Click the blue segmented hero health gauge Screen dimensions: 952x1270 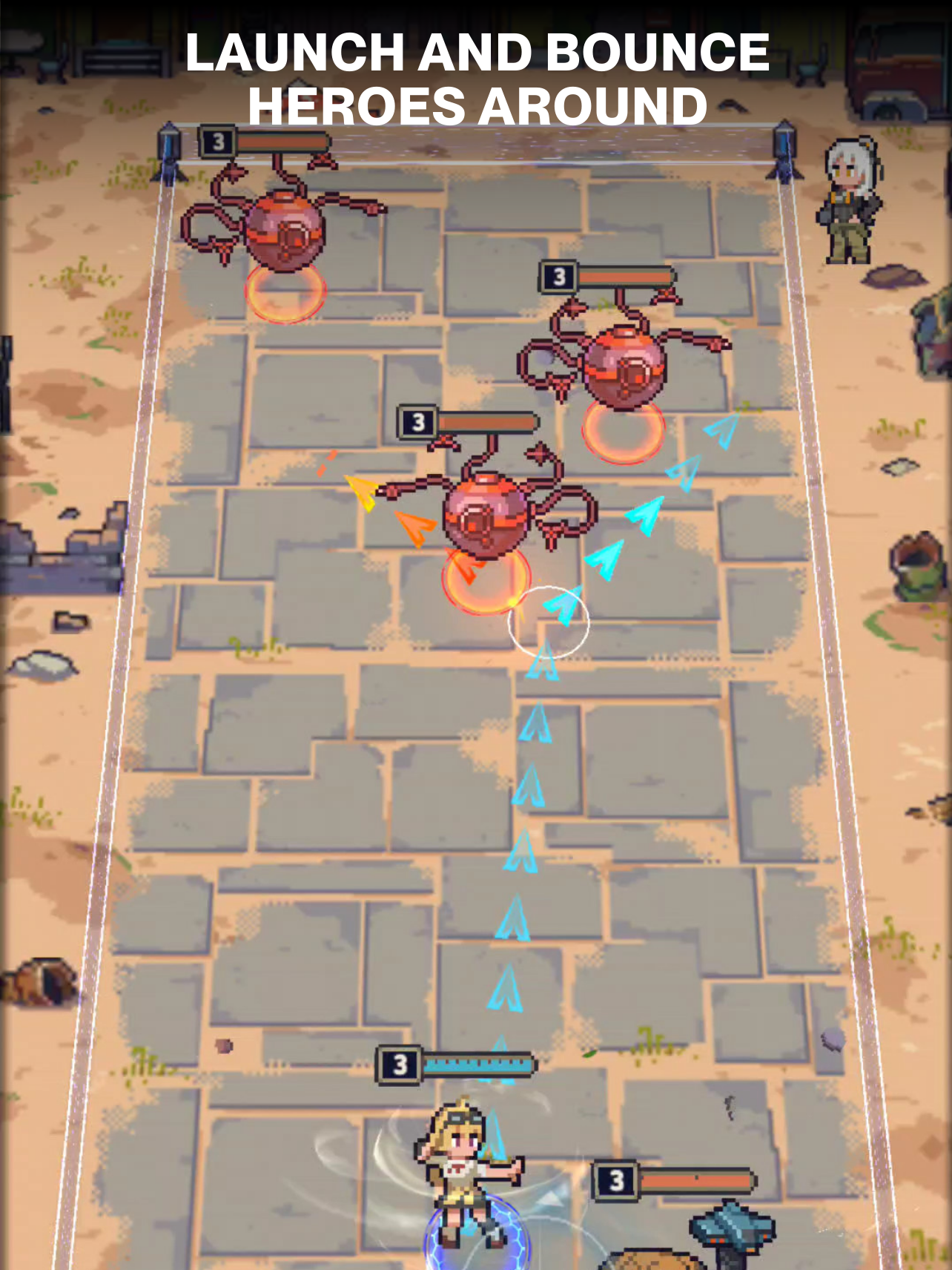click(x=478, y=1064)
